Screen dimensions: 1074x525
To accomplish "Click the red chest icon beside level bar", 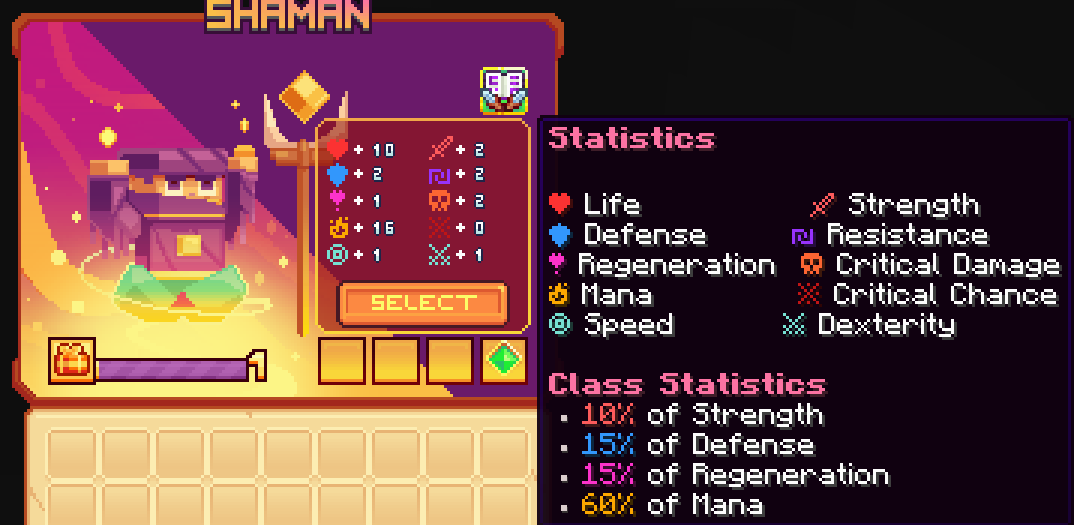I will (x=73, y=361).
